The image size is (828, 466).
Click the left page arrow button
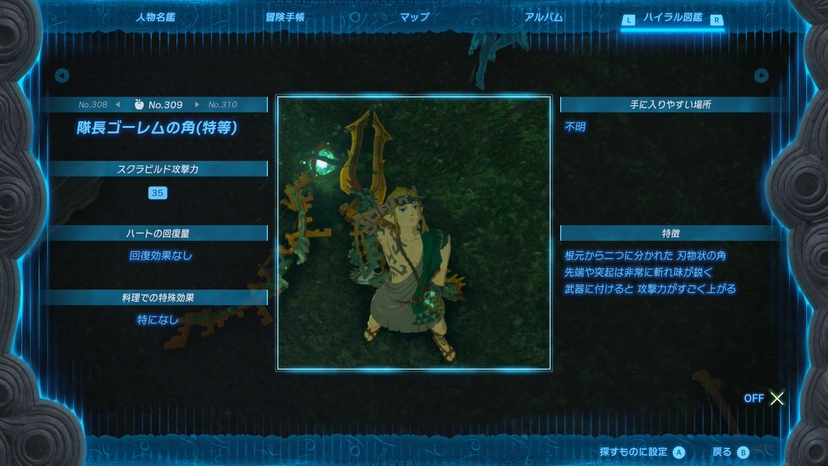(x=62, y=75)
